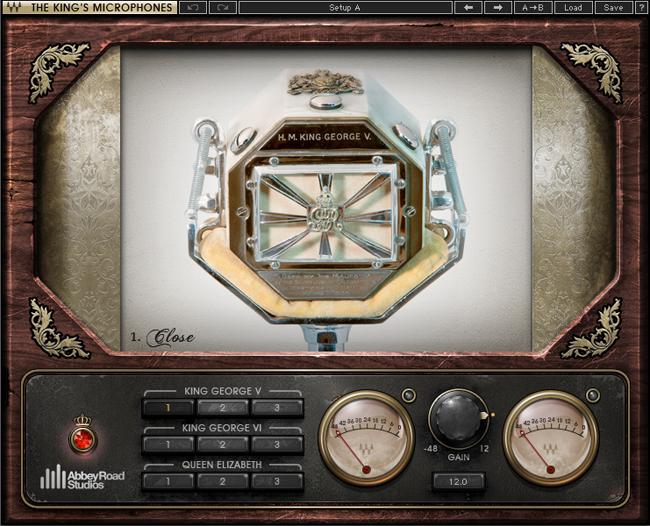The height and width of the screenshot is (526, 650).
Task: Select King George V microphone position 2
Action: [223, 408]
